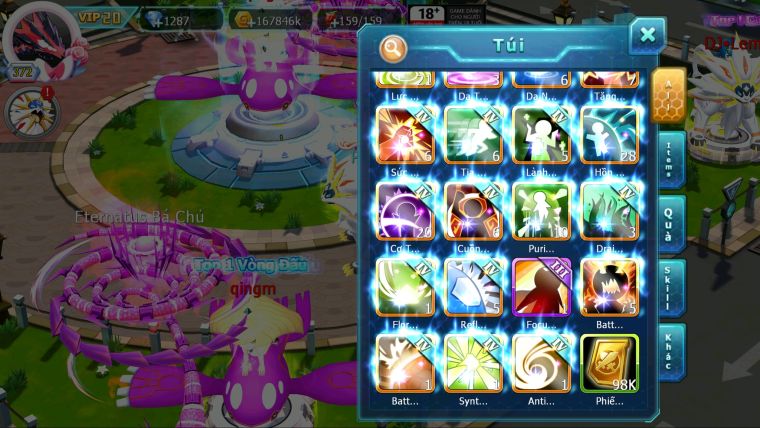Choose the Lành... skill item
This screenshot has width=760, height=428.
[x=541, y=135]
